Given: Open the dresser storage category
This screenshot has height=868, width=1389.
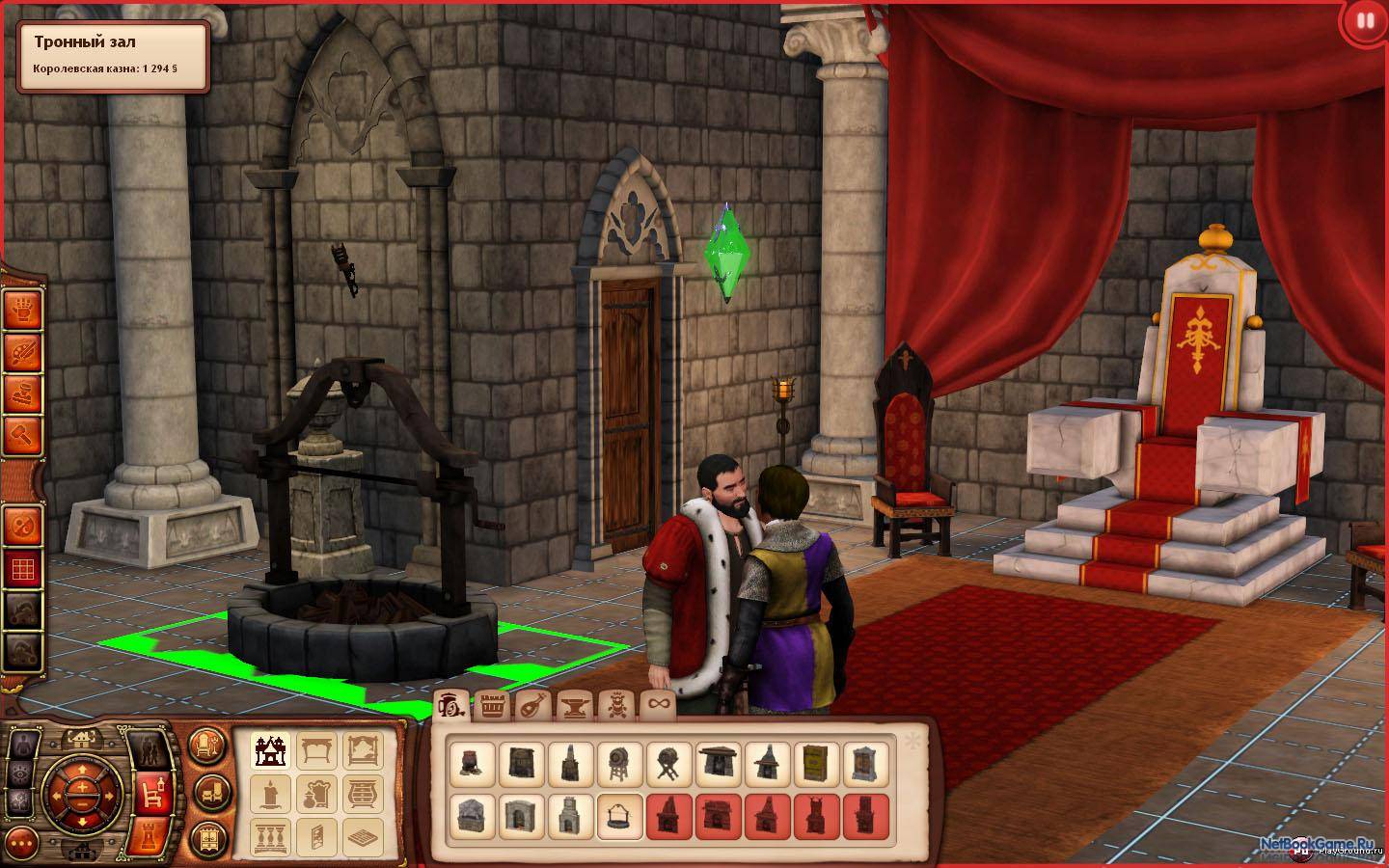Looking at the screenshot, I should click(x=363, y=794).
